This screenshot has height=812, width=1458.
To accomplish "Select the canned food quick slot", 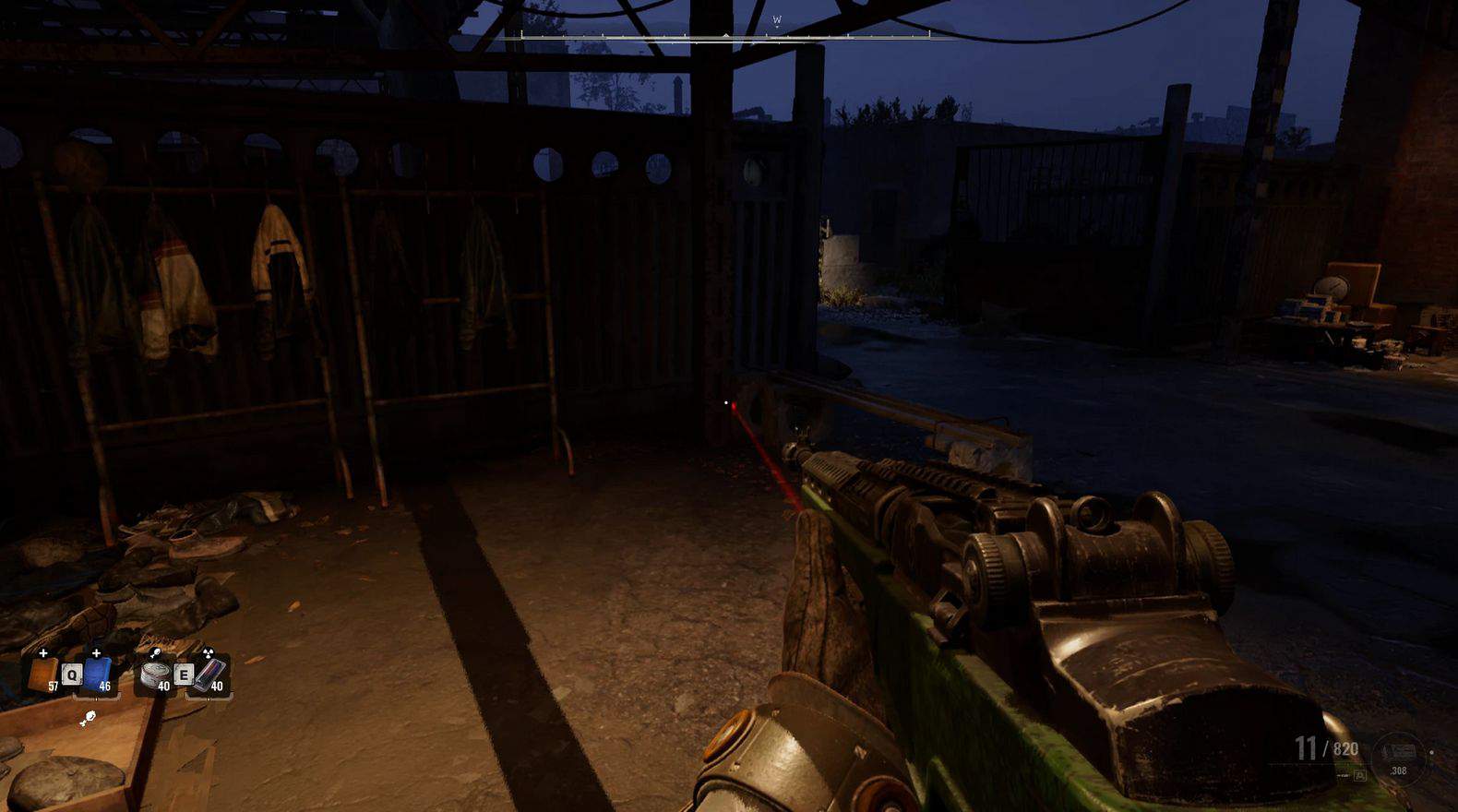I will tap(154, 675).
